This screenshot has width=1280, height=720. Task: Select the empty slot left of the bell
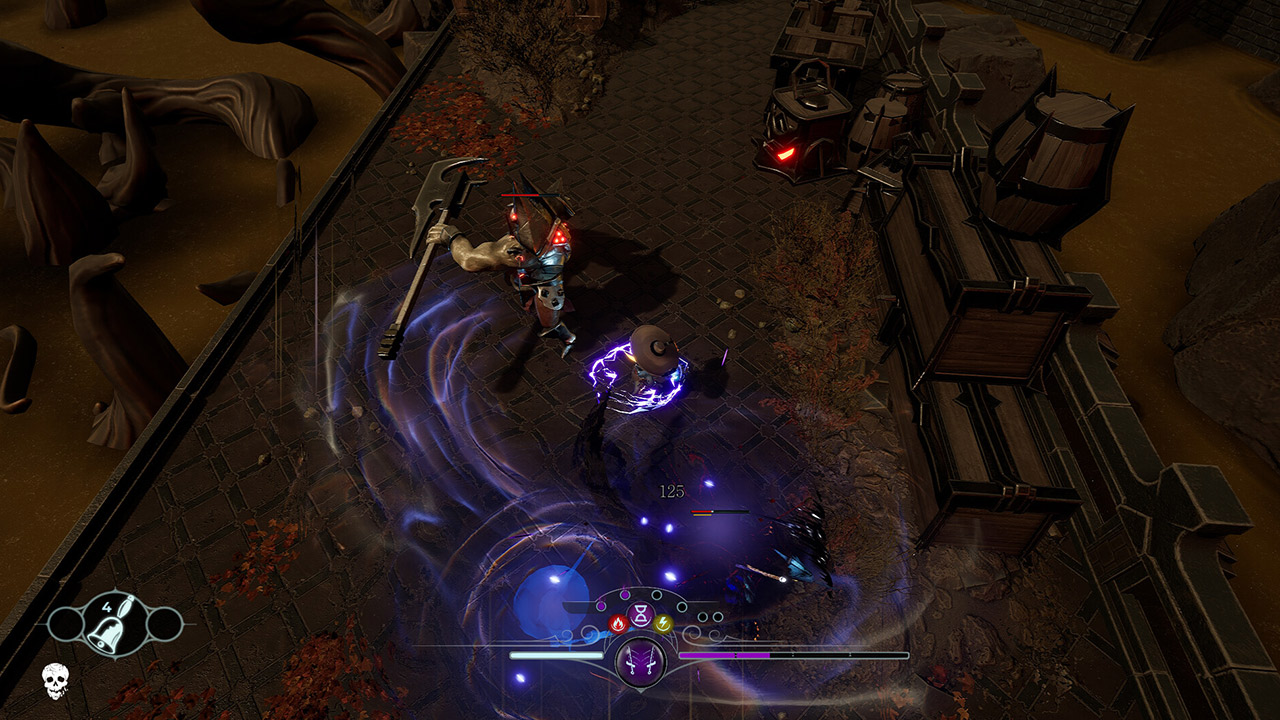pos(67,624)
